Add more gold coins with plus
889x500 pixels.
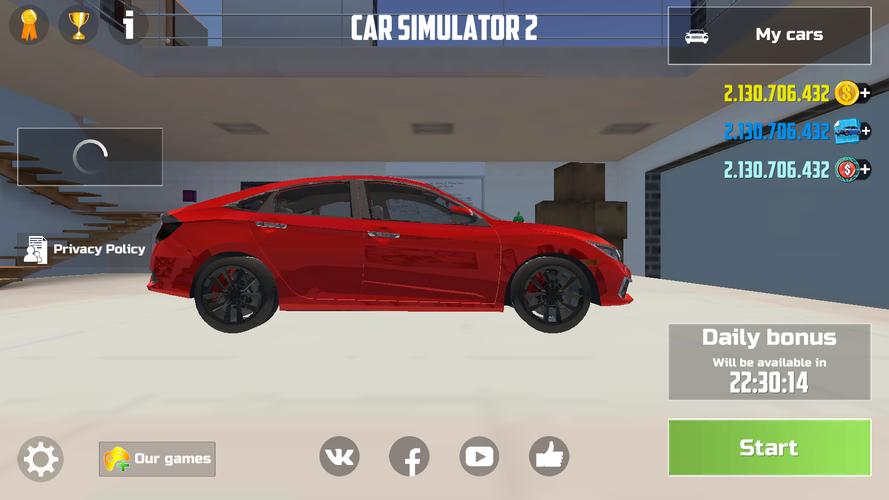tap(865, 94)
